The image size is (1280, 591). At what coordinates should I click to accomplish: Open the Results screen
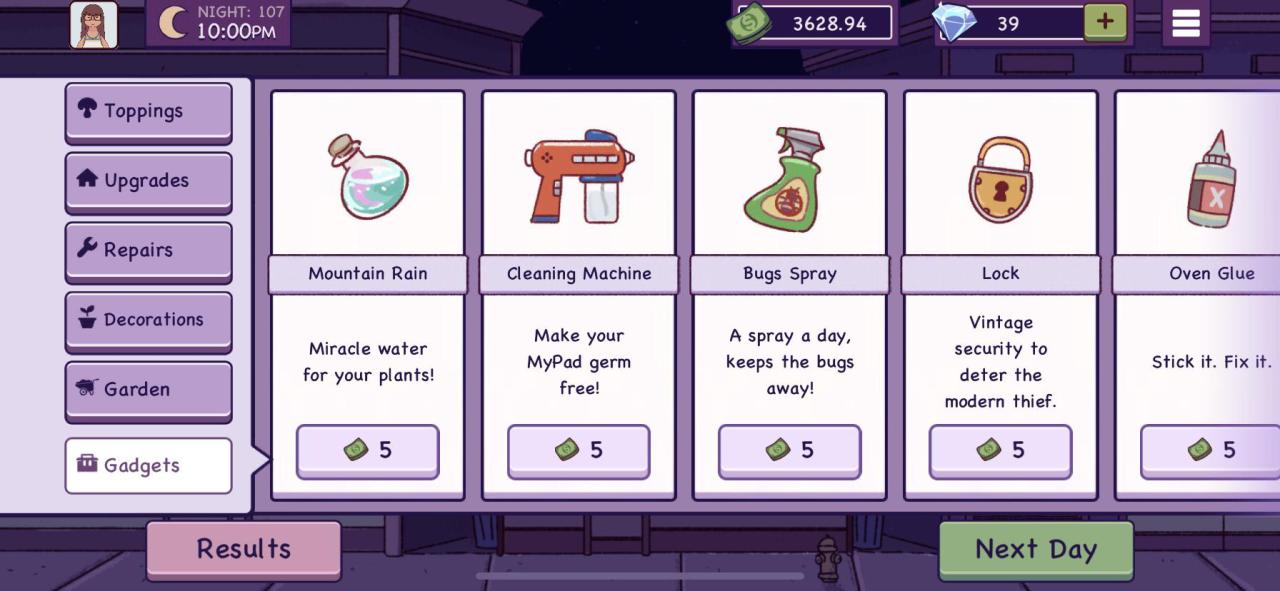click(x=244, y=549)
